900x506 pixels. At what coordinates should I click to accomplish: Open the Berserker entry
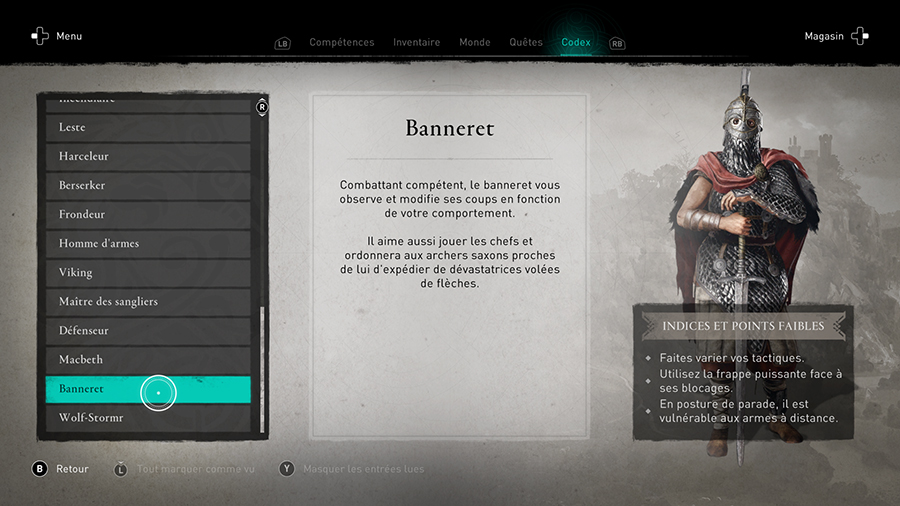click(148, 186)
